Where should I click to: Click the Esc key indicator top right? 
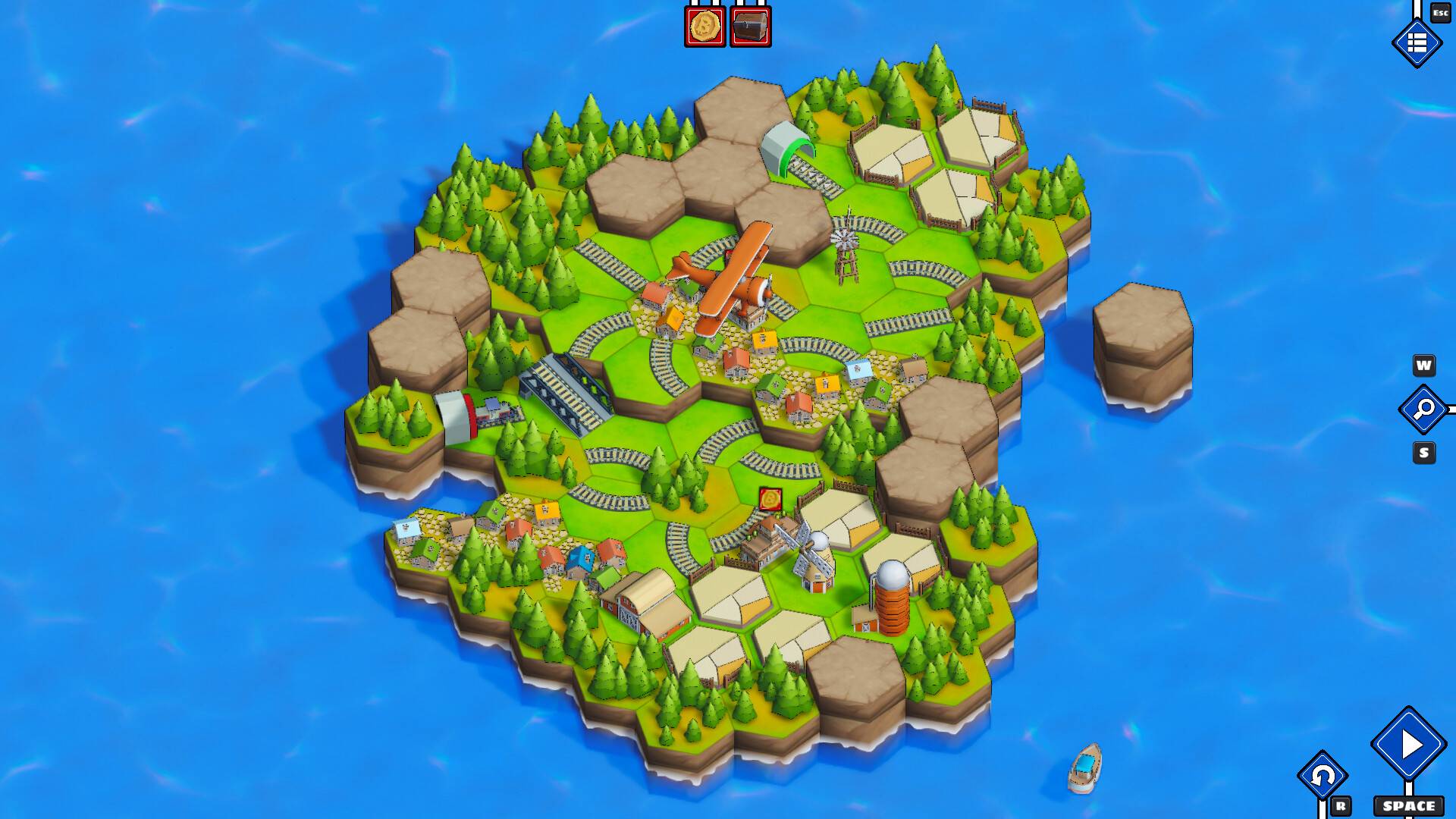[x=1440, y=14]
